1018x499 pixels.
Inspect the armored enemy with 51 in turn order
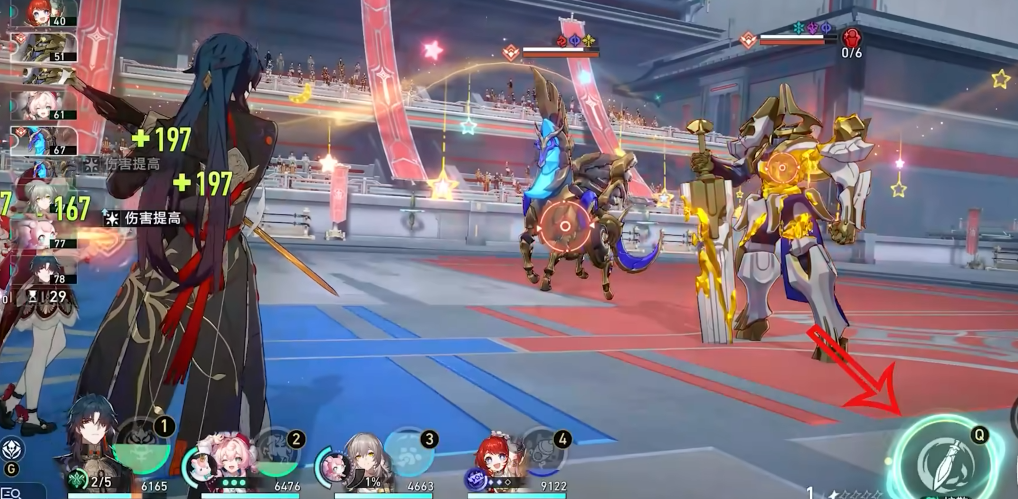pos(38,47)
